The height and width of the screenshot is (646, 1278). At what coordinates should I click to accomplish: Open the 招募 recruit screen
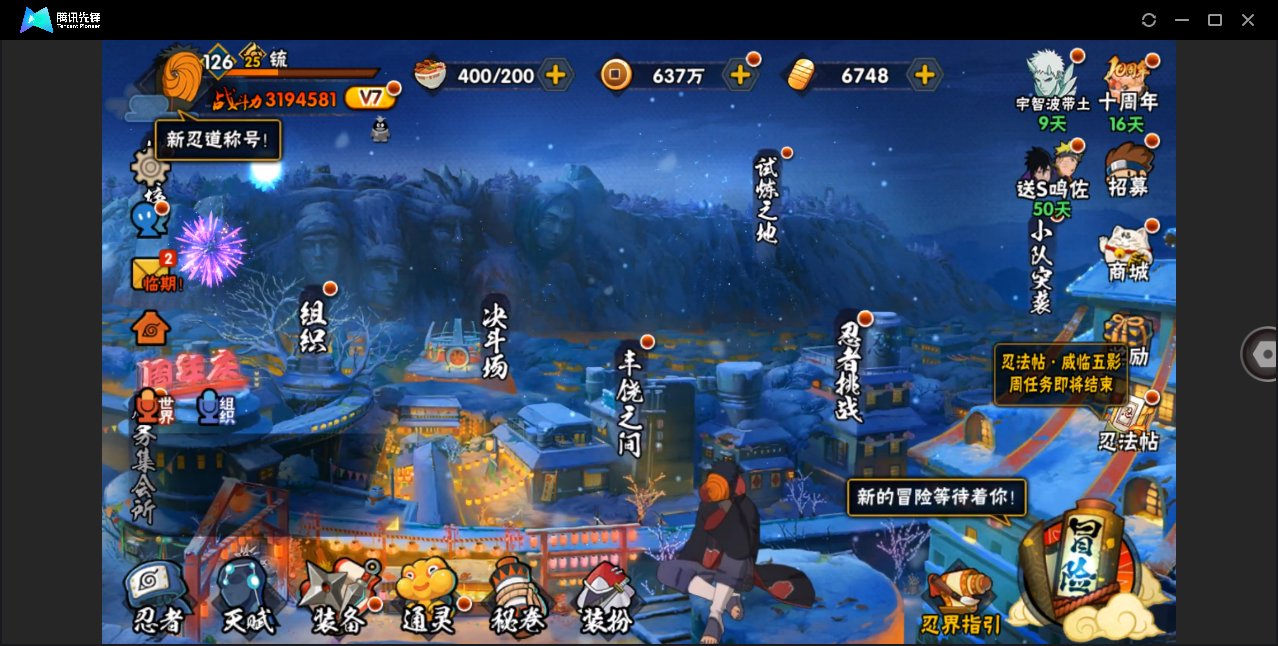click(x=1128, y=170)
